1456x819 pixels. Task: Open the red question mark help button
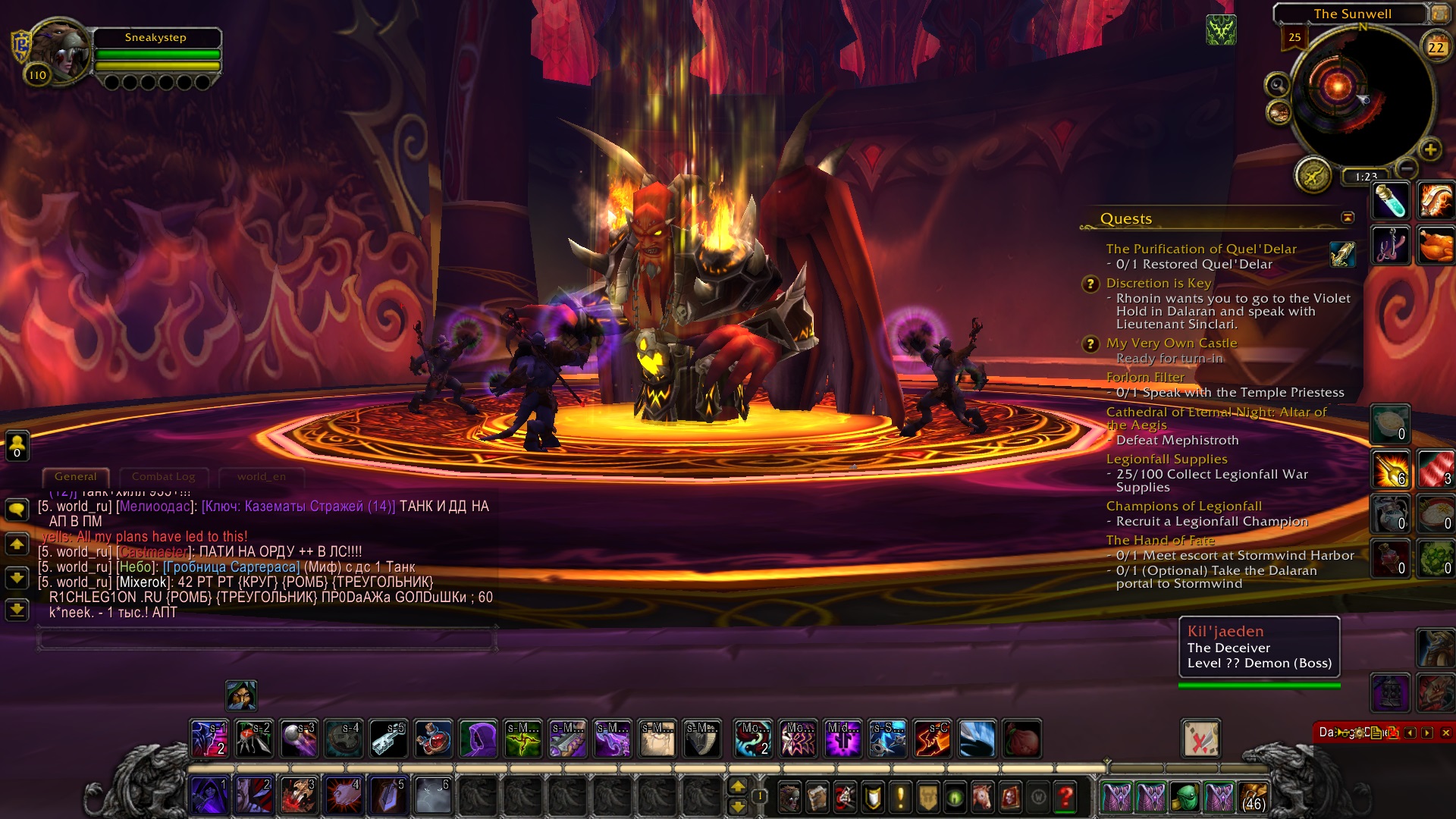[x=1065, y=797]
